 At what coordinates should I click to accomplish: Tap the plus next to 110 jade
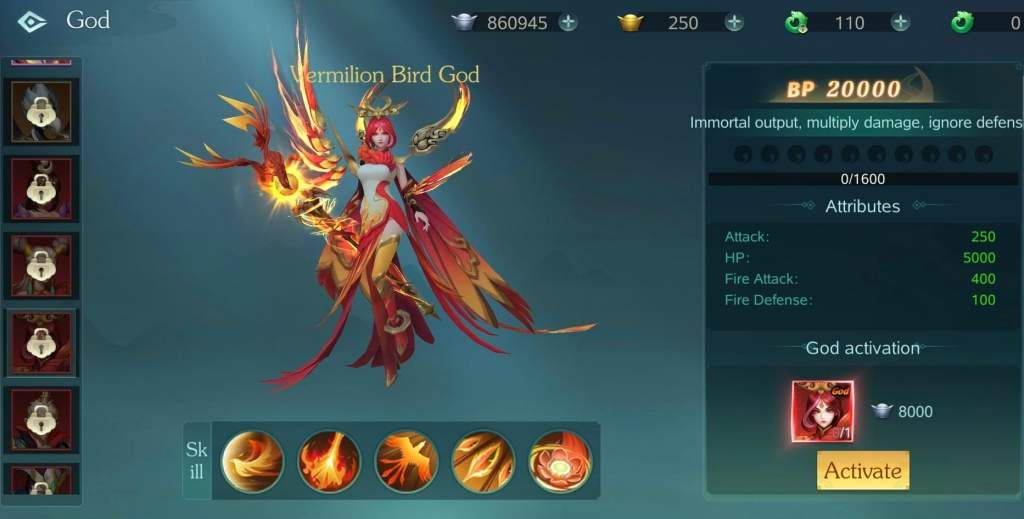point(900,23)
